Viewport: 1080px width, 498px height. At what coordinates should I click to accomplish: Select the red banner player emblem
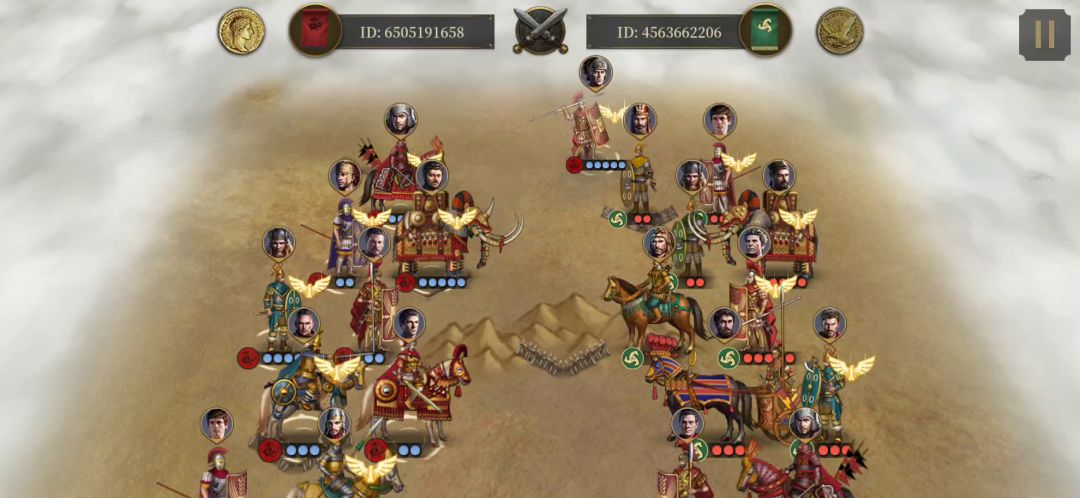click(315, 30)
